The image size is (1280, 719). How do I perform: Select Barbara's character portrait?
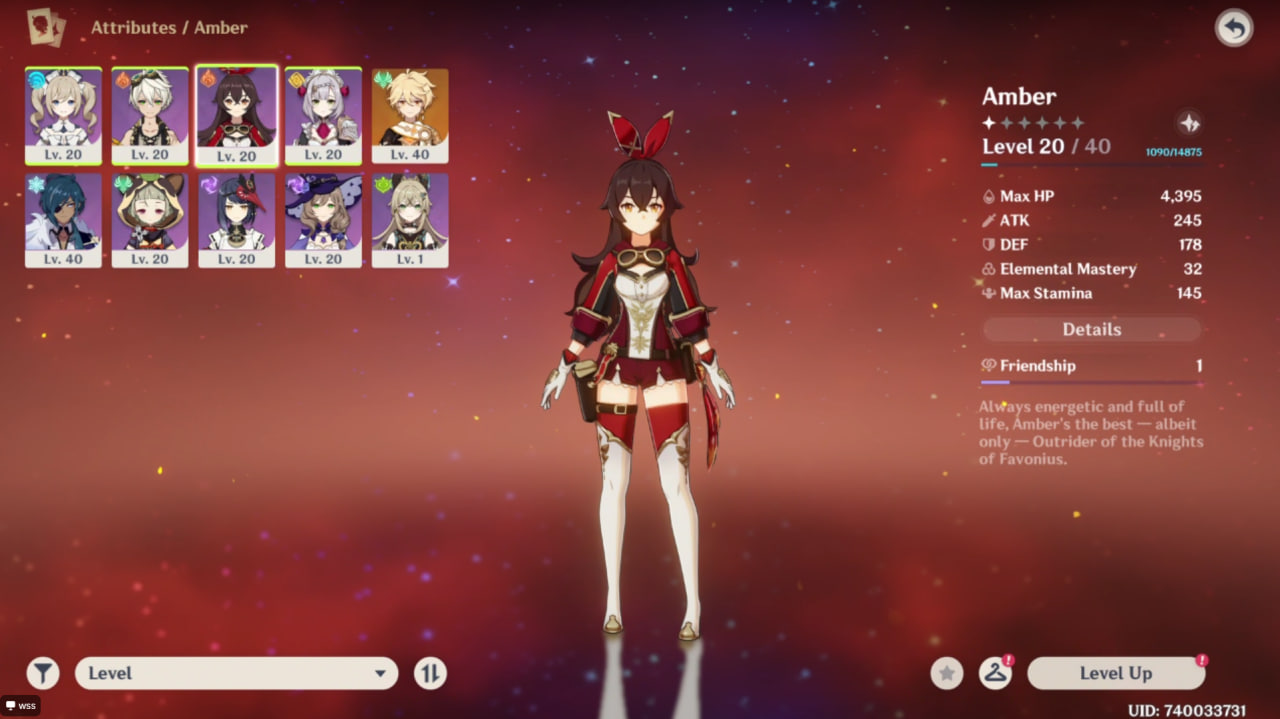(63, 115)
